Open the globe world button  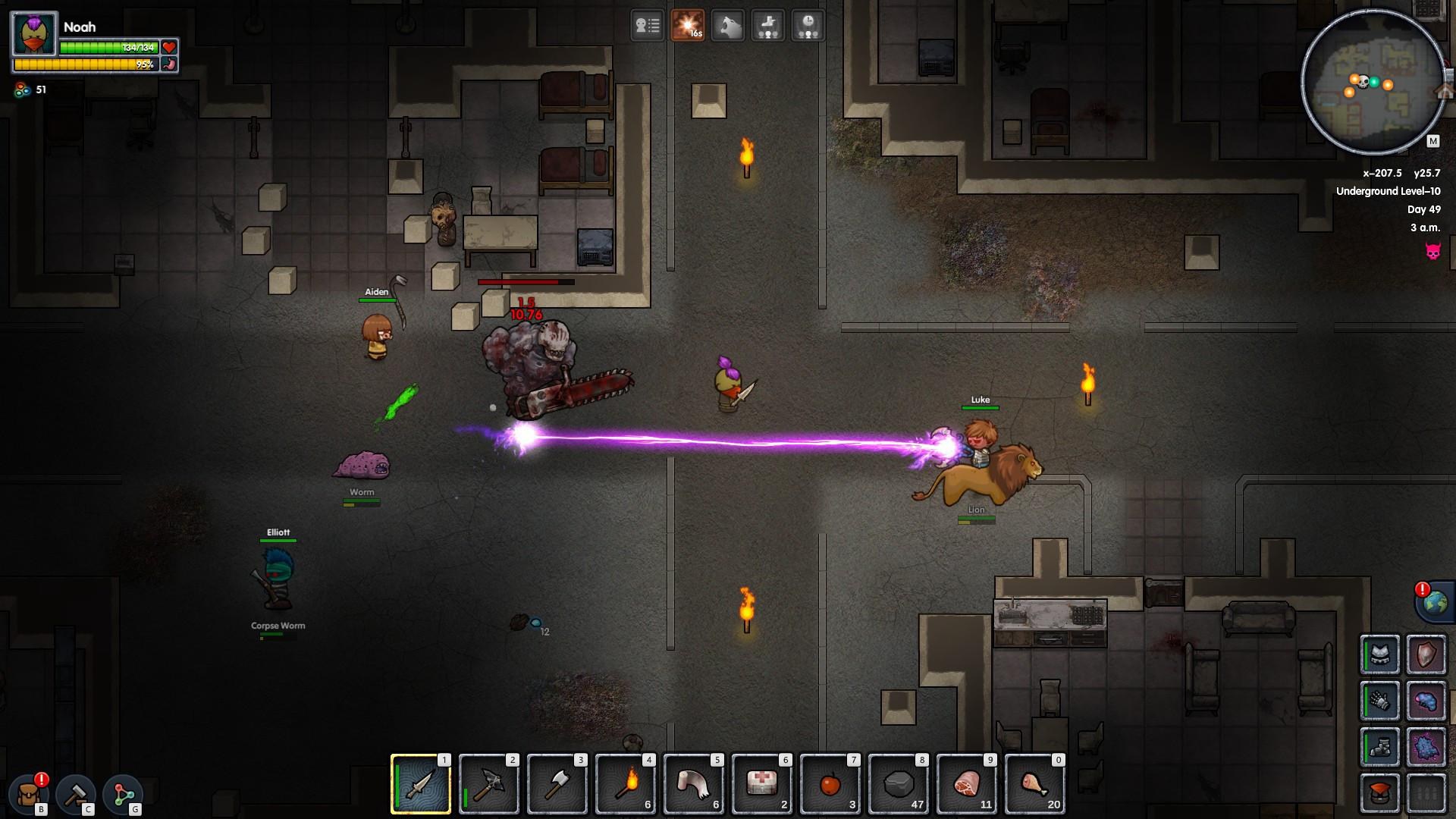point(1435,603)
